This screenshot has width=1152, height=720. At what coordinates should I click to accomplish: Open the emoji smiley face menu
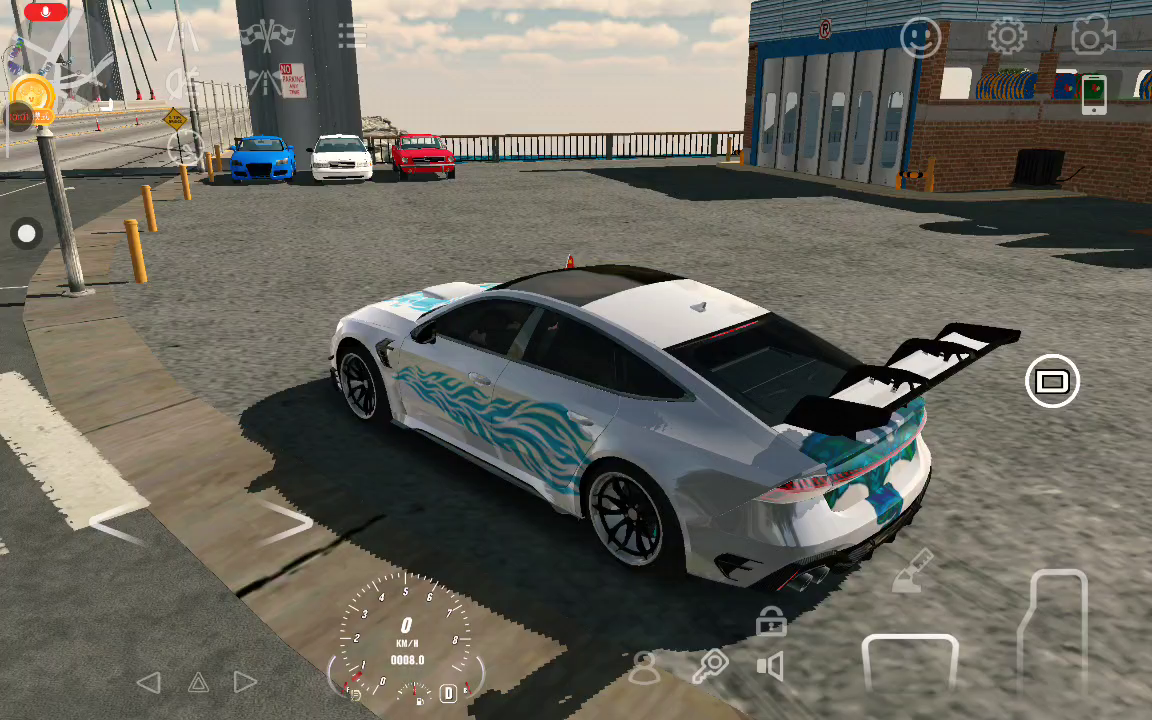[921, 38]
